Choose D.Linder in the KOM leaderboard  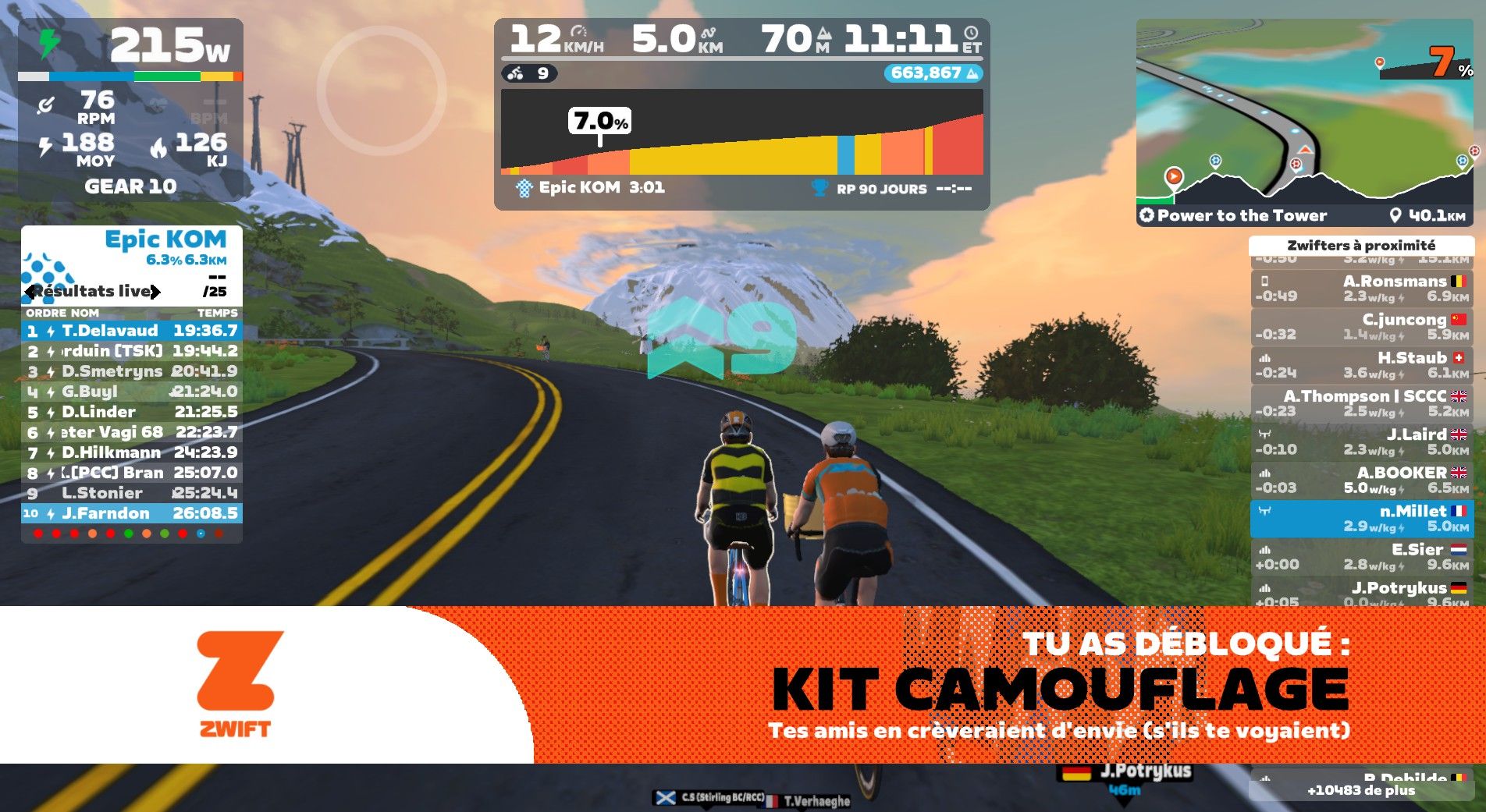pos(131,412)
